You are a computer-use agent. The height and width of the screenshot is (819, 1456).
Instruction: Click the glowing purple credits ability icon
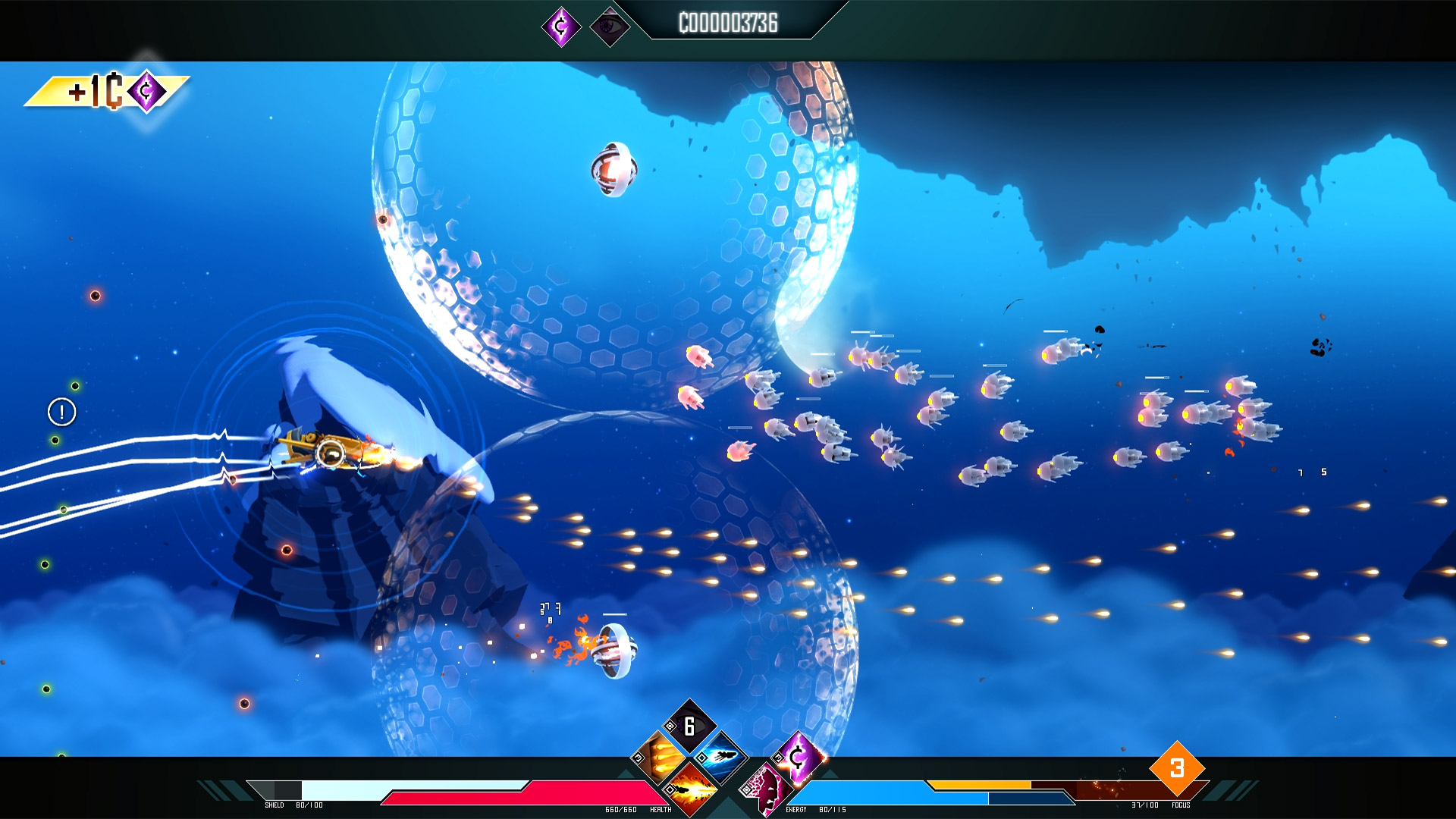pos(797,756)
